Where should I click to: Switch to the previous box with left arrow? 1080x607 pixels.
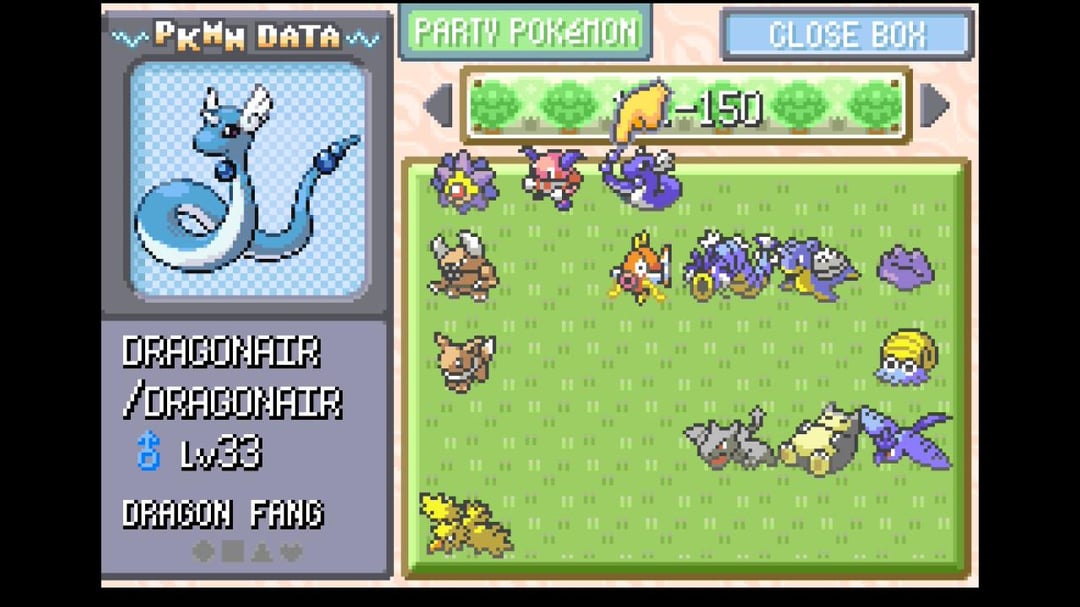click(x=438, y=106)
